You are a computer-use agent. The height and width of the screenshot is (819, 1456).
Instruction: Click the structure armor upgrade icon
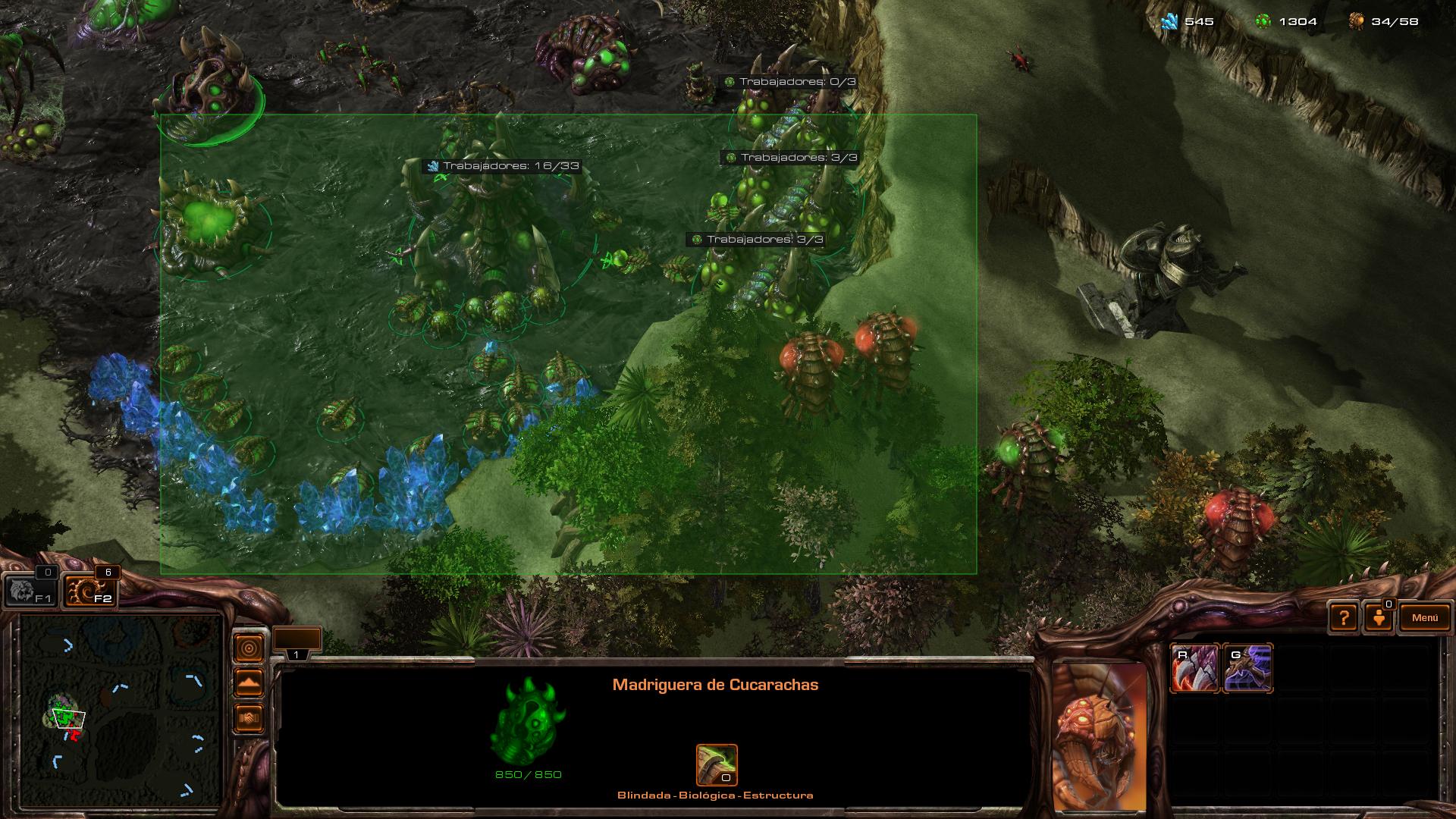(717, 764)
